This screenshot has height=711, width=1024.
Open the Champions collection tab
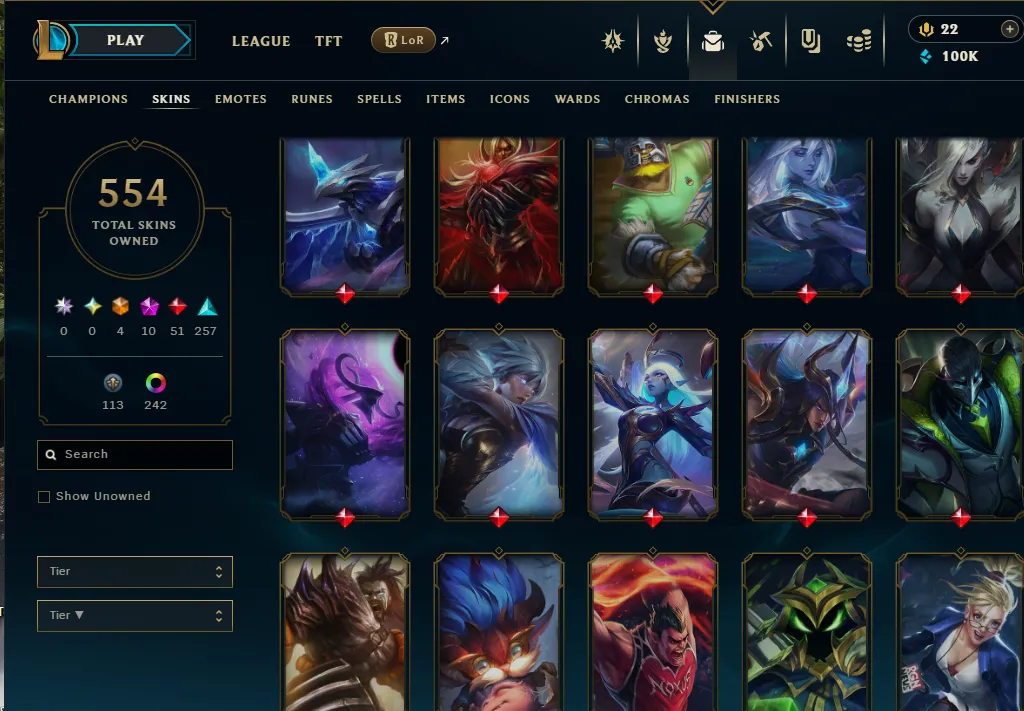click(88, 99)
